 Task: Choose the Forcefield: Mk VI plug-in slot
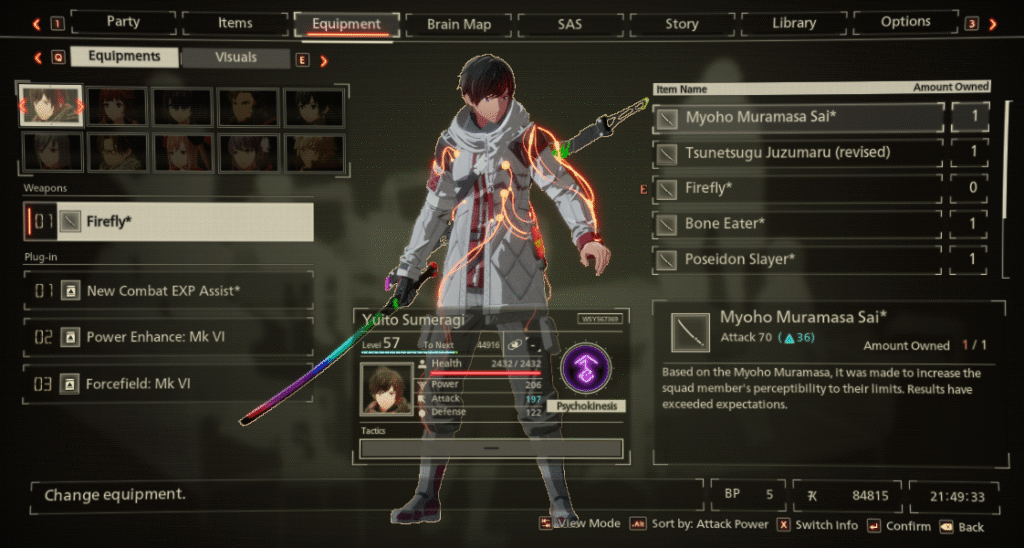pos(168,383)
